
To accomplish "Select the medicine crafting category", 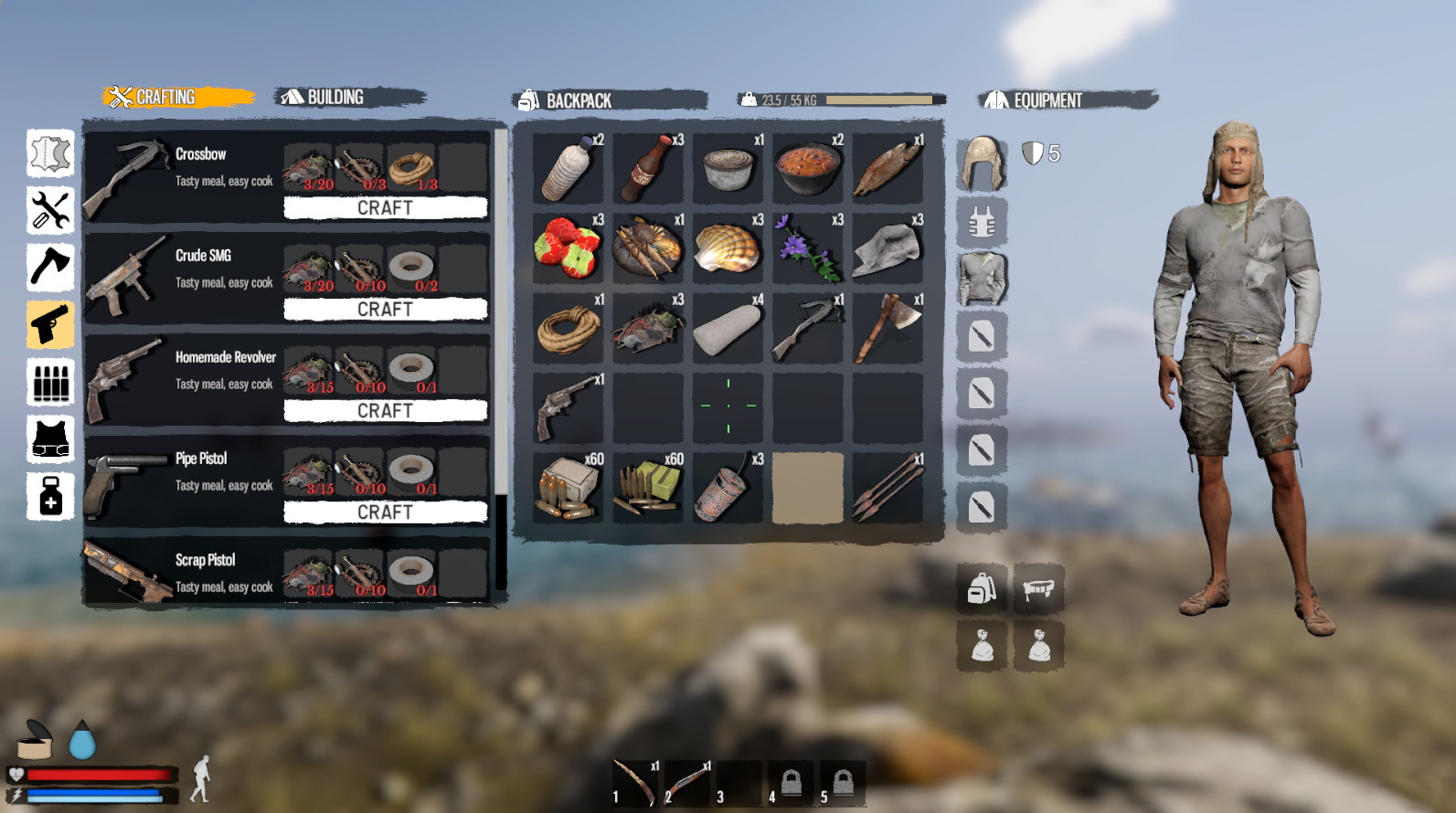I will click(49, 498).
